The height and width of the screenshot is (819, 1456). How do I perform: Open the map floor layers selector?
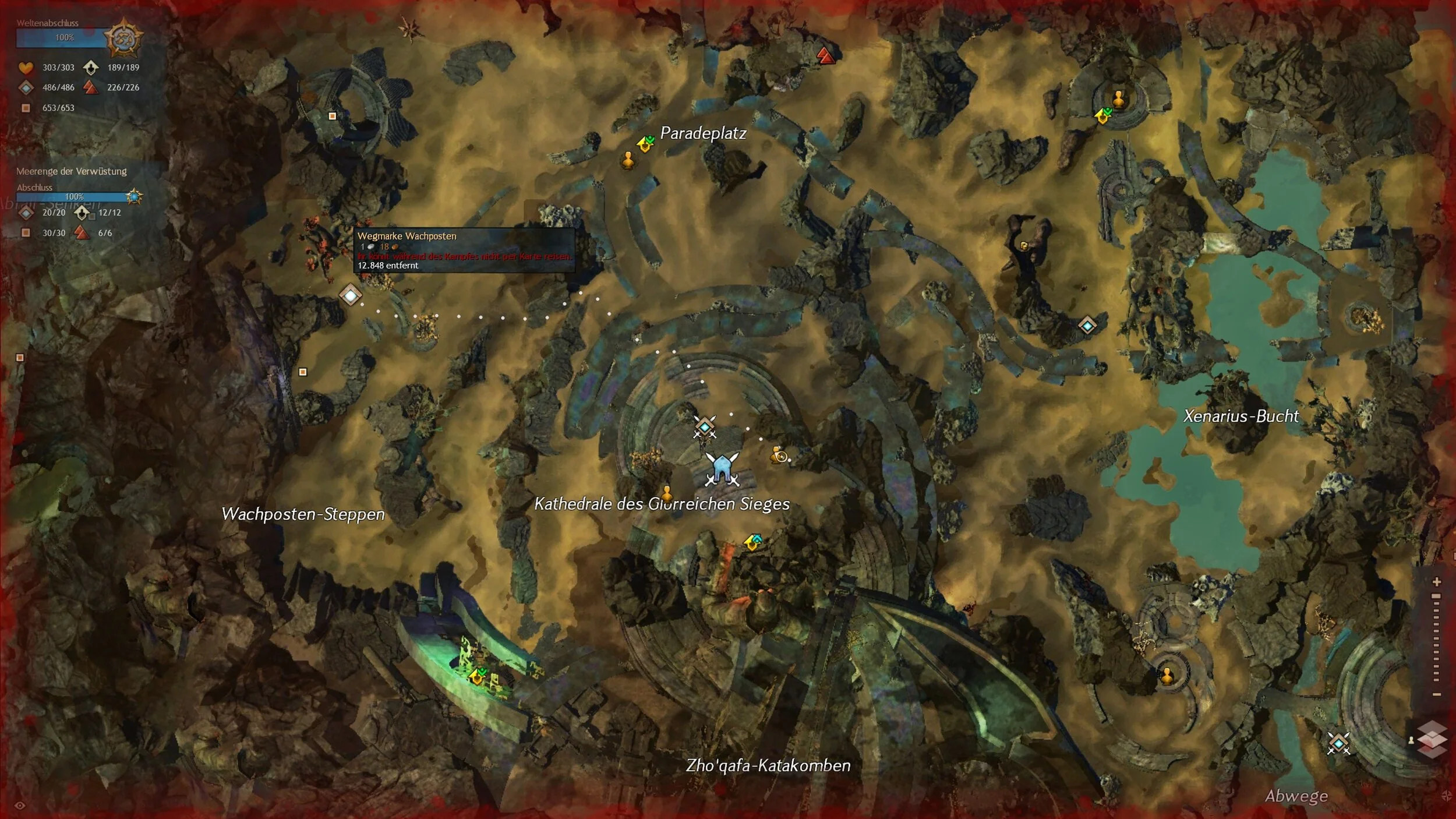1432,739
